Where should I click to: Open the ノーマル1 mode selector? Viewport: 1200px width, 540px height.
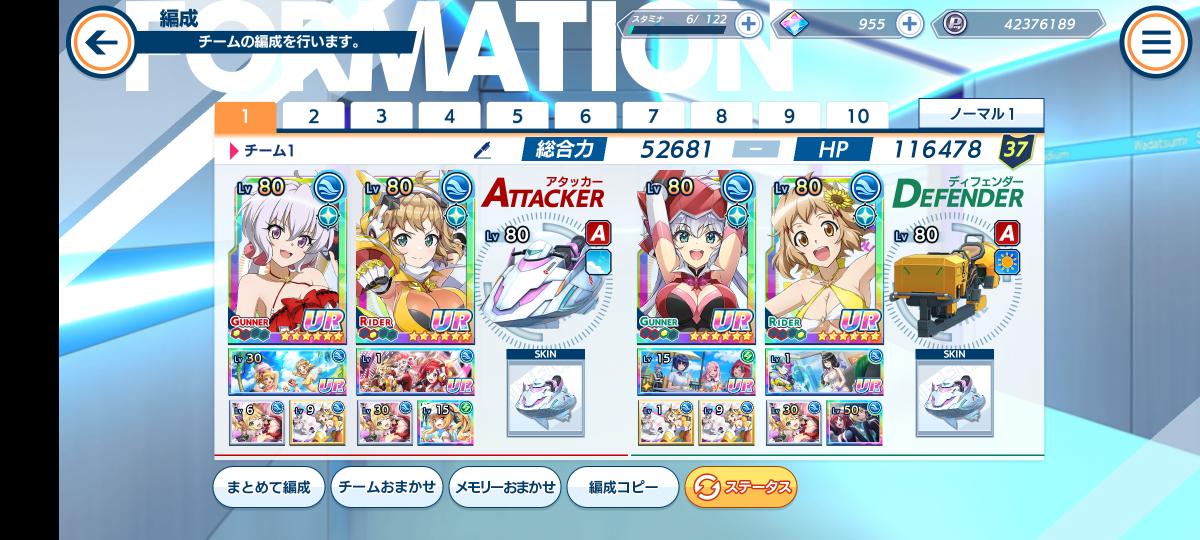pyautogui.click(x=981, y=114)
